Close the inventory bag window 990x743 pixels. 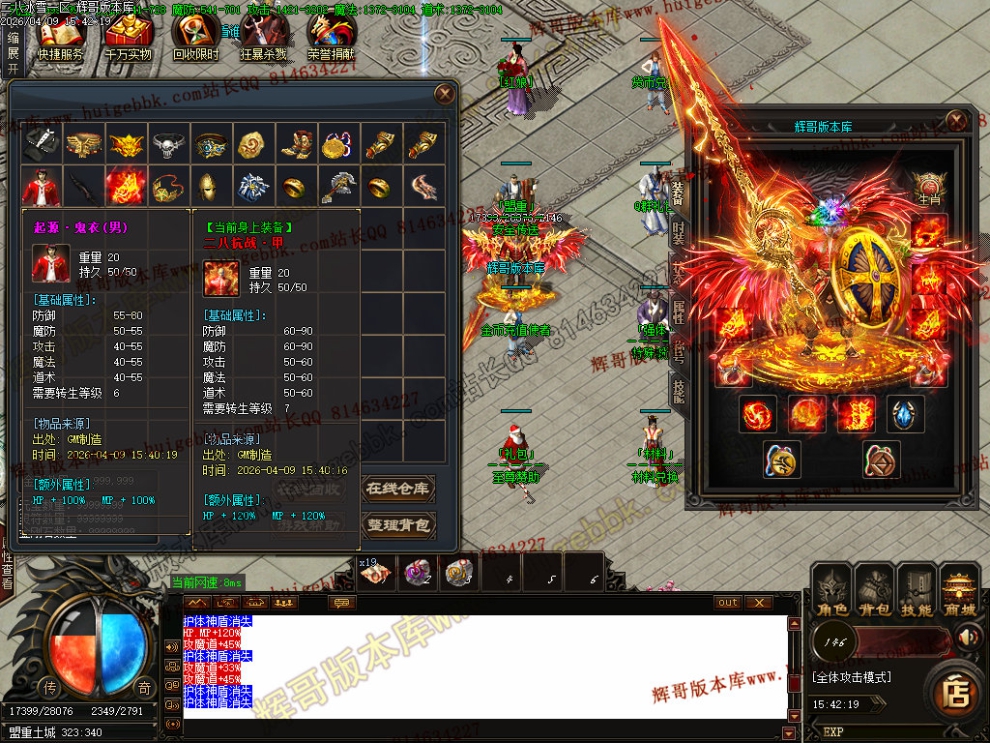coord(445,95)
